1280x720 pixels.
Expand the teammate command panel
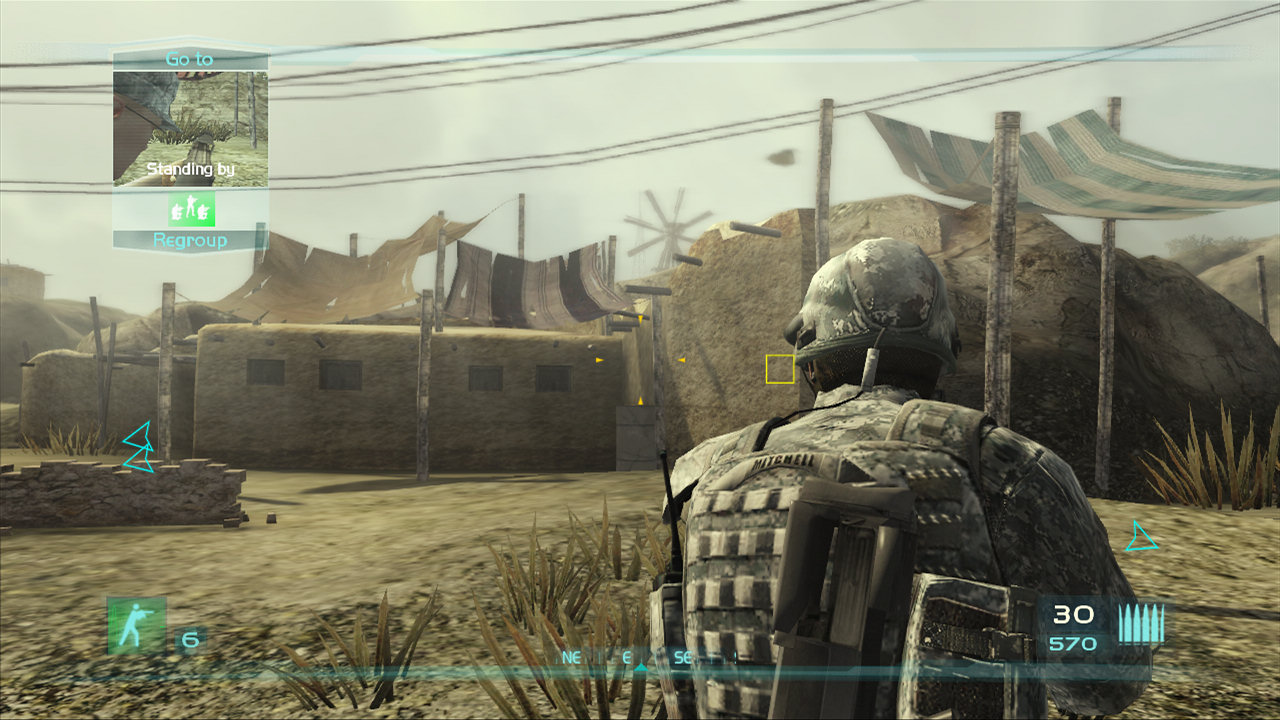(190, 150)
